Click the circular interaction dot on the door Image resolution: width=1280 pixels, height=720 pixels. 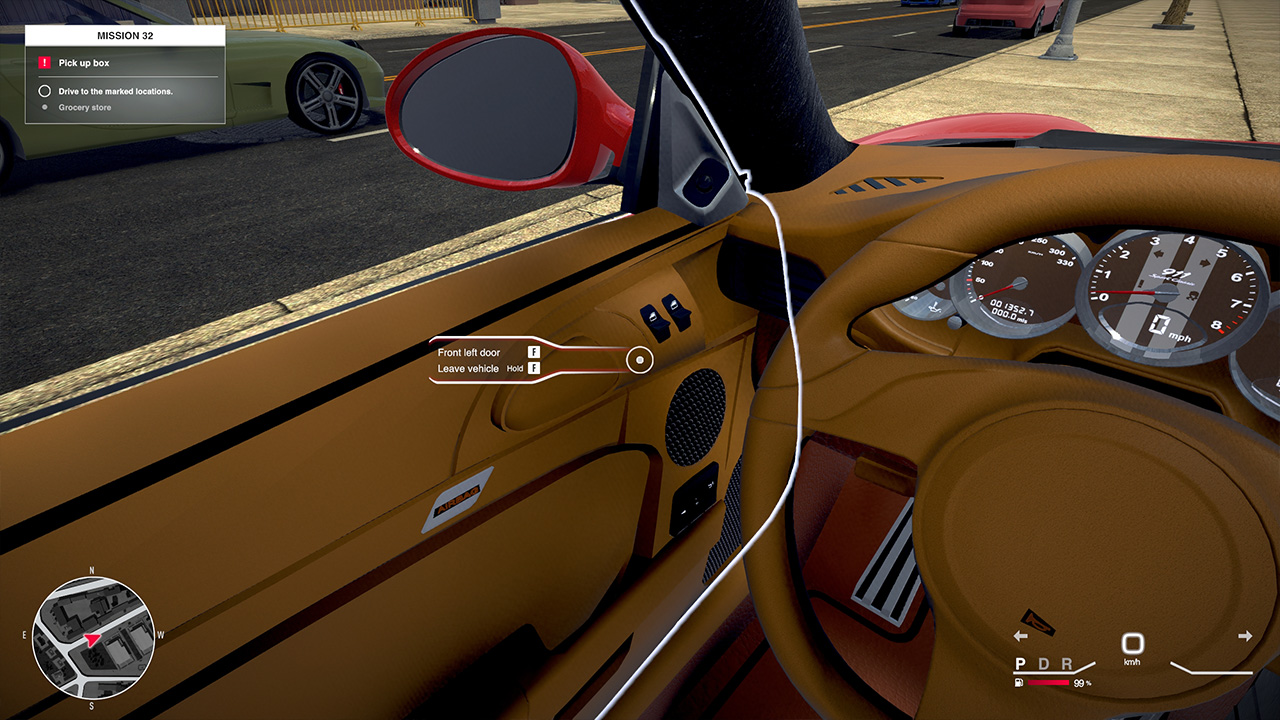click(640, 359)
